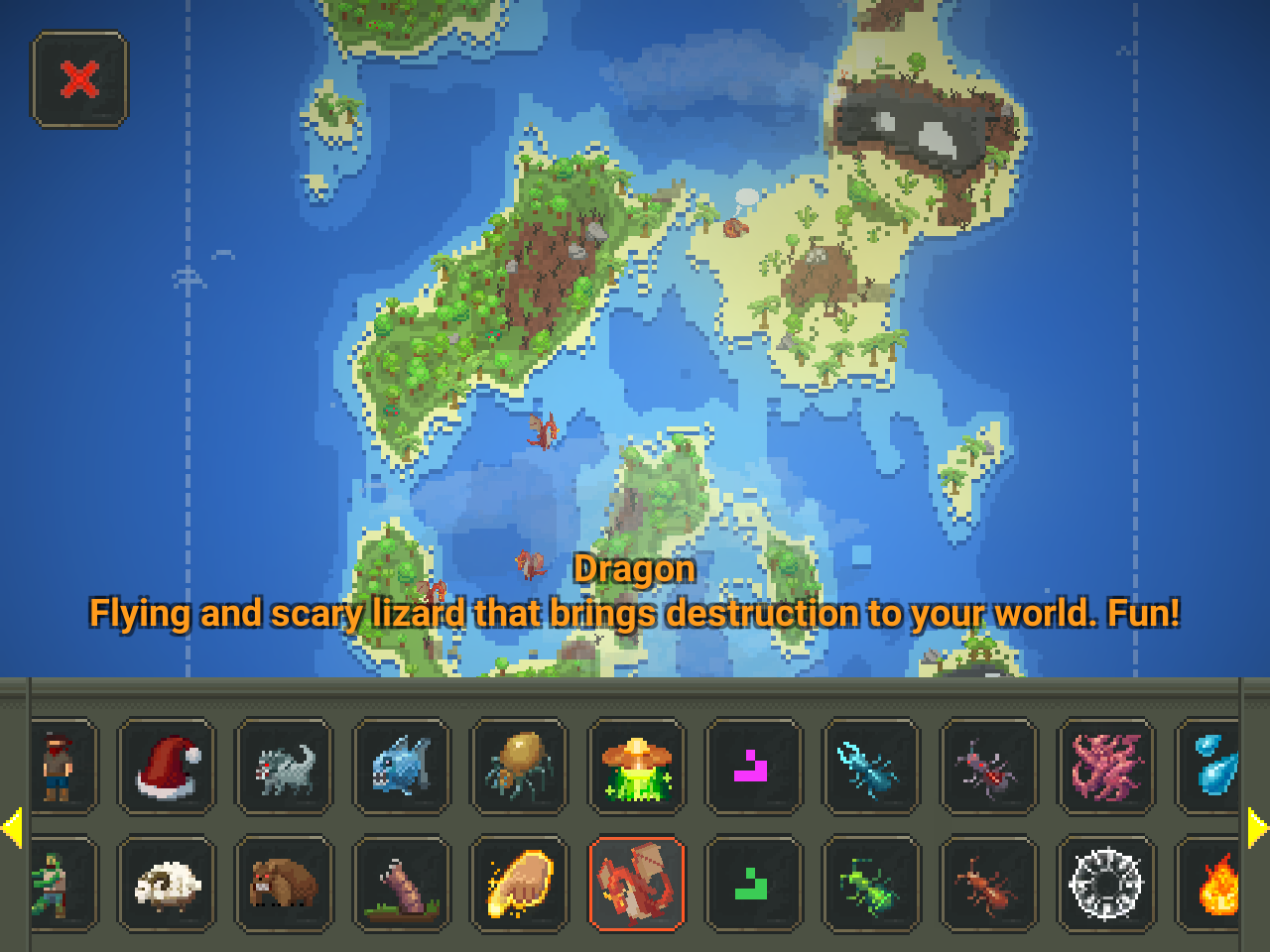Select the fire power

tap(1222, 884)
